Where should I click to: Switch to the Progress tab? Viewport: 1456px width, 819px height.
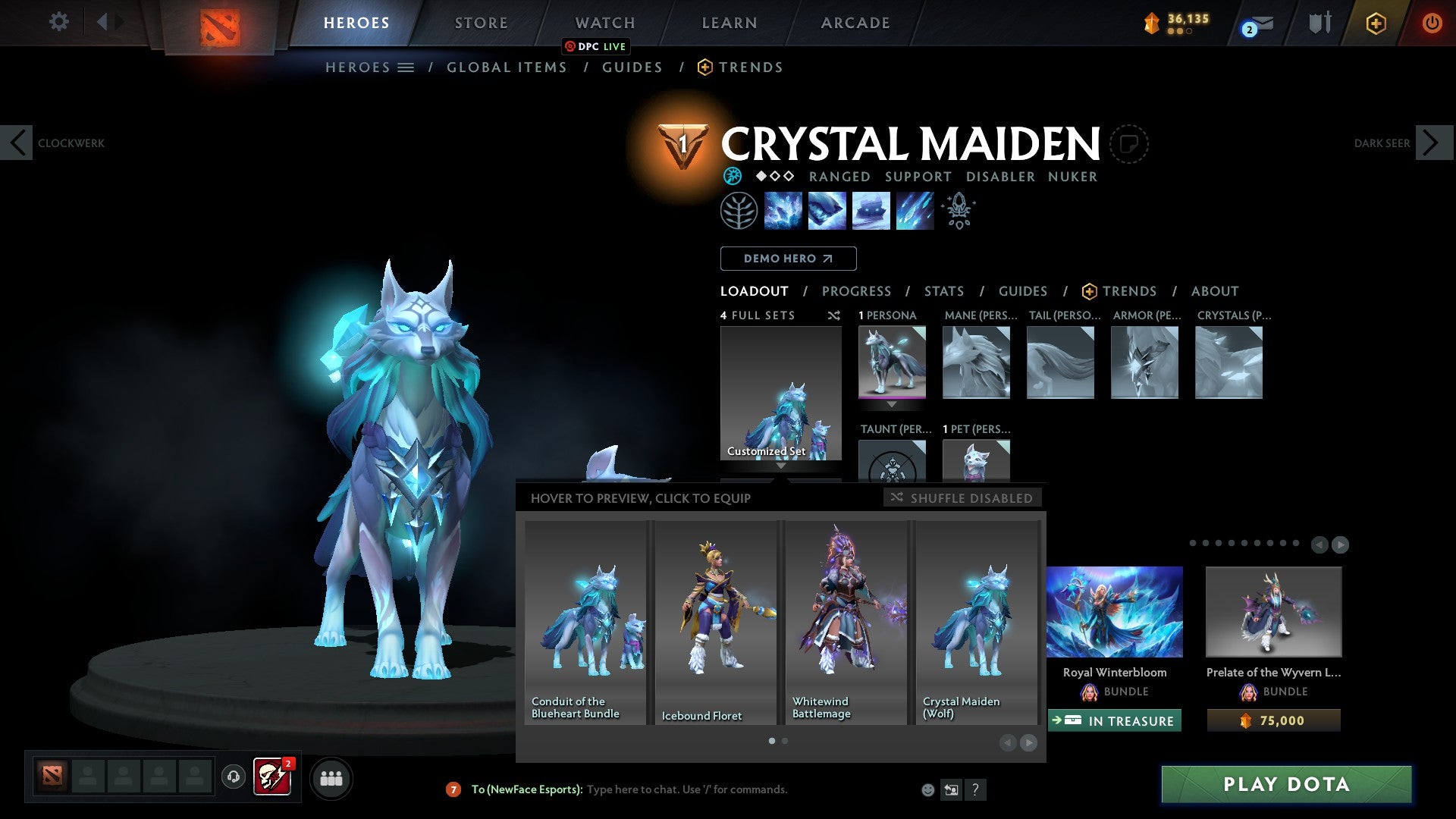tap(857, 290)
